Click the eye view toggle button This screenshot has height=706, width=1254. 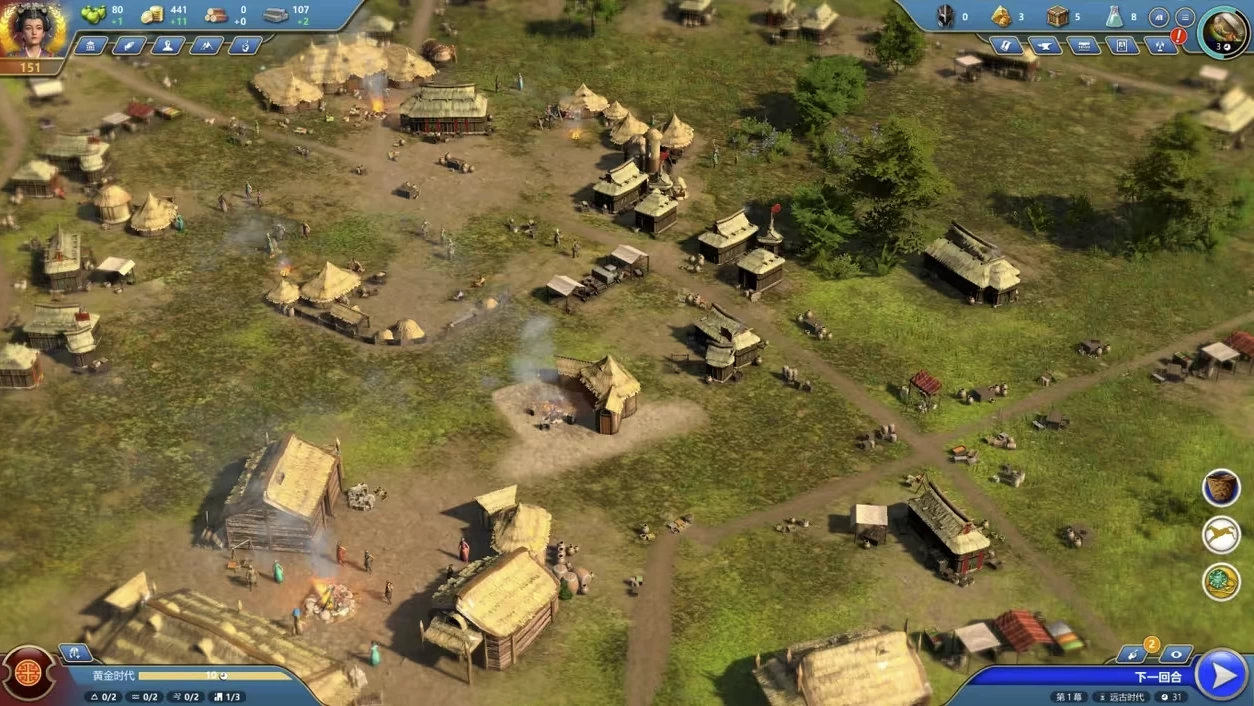(1176, 655)
